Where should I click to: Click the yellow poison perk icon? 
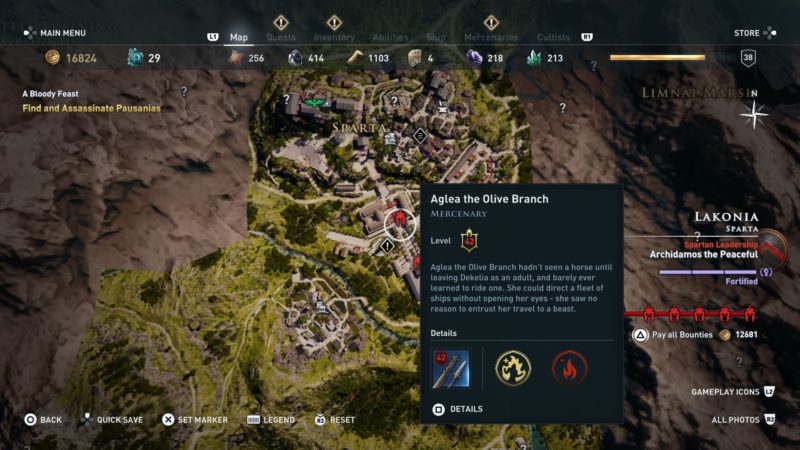(x=513, y=367)
